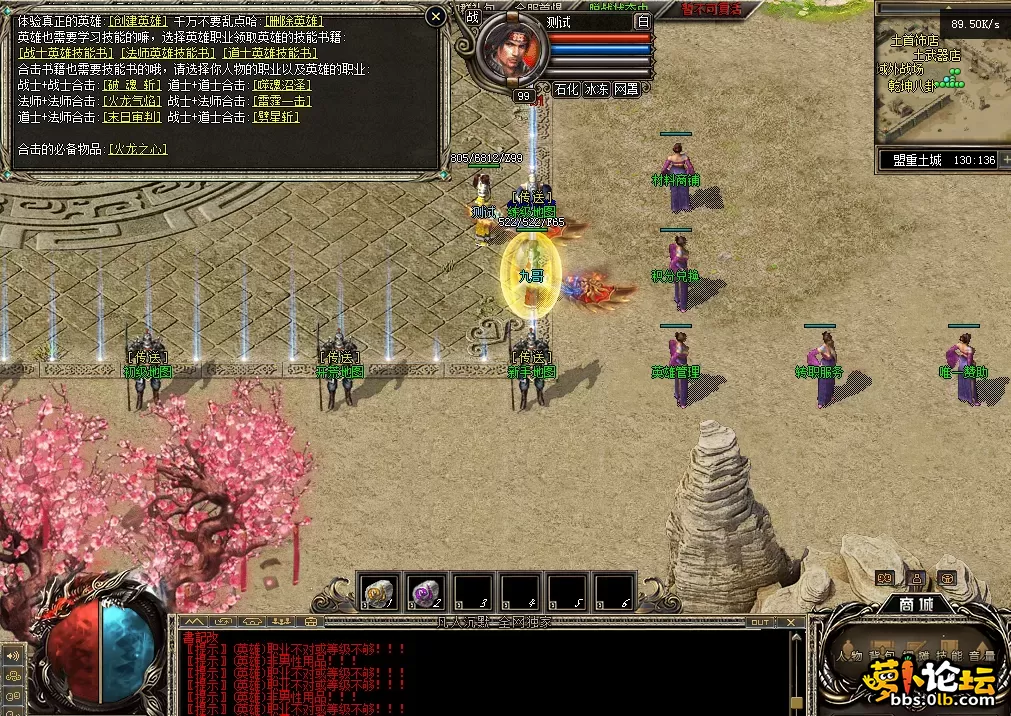This screenshot has width=1011, height=716.
Task: Choose the 创建英雄 create hero link
Action: tap(140, 20)
